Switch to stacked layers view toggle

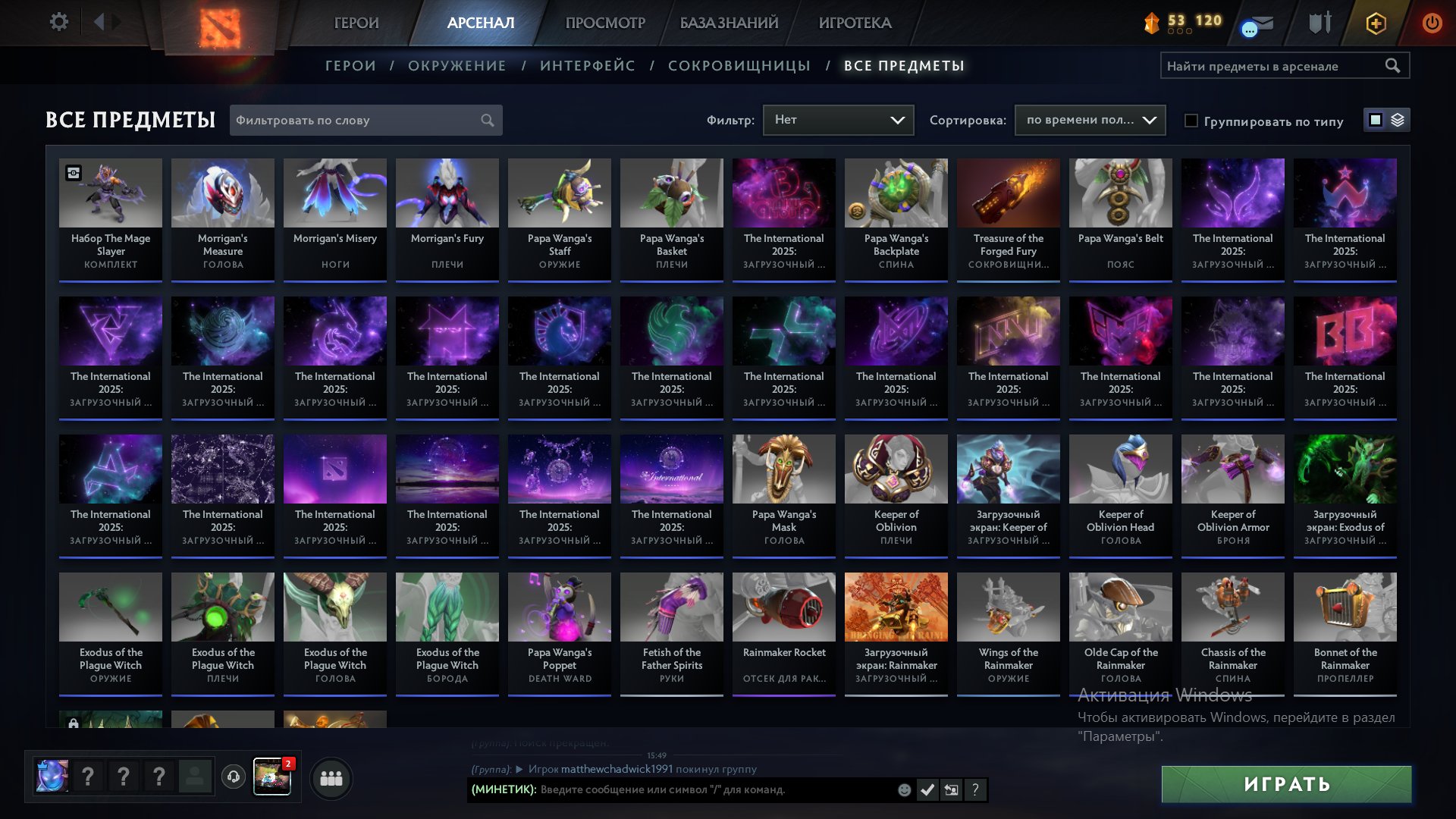(1399, 120)
